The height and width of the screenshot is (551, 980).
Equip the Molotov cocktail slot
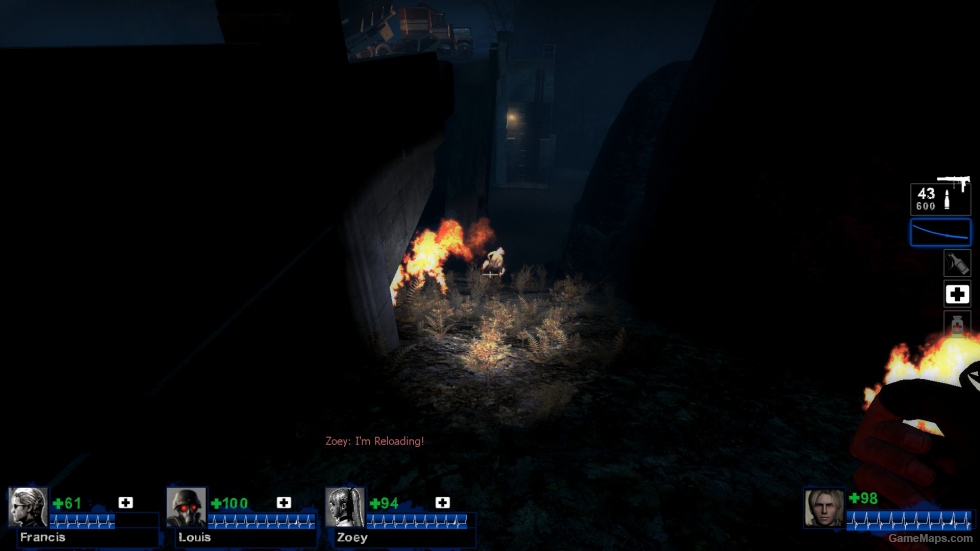coord(957,263)
